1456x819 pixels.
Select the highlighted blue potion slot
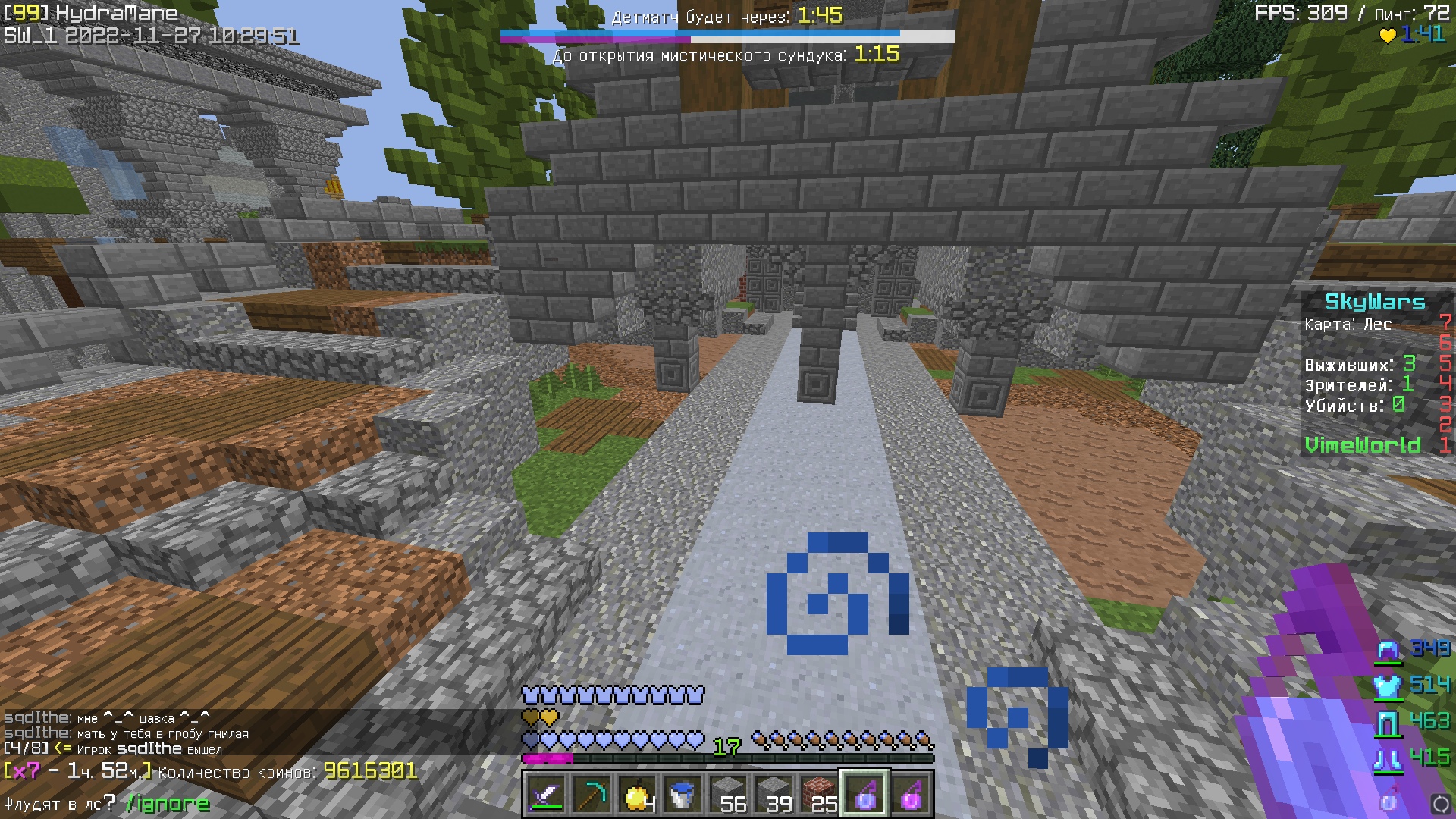864,794
